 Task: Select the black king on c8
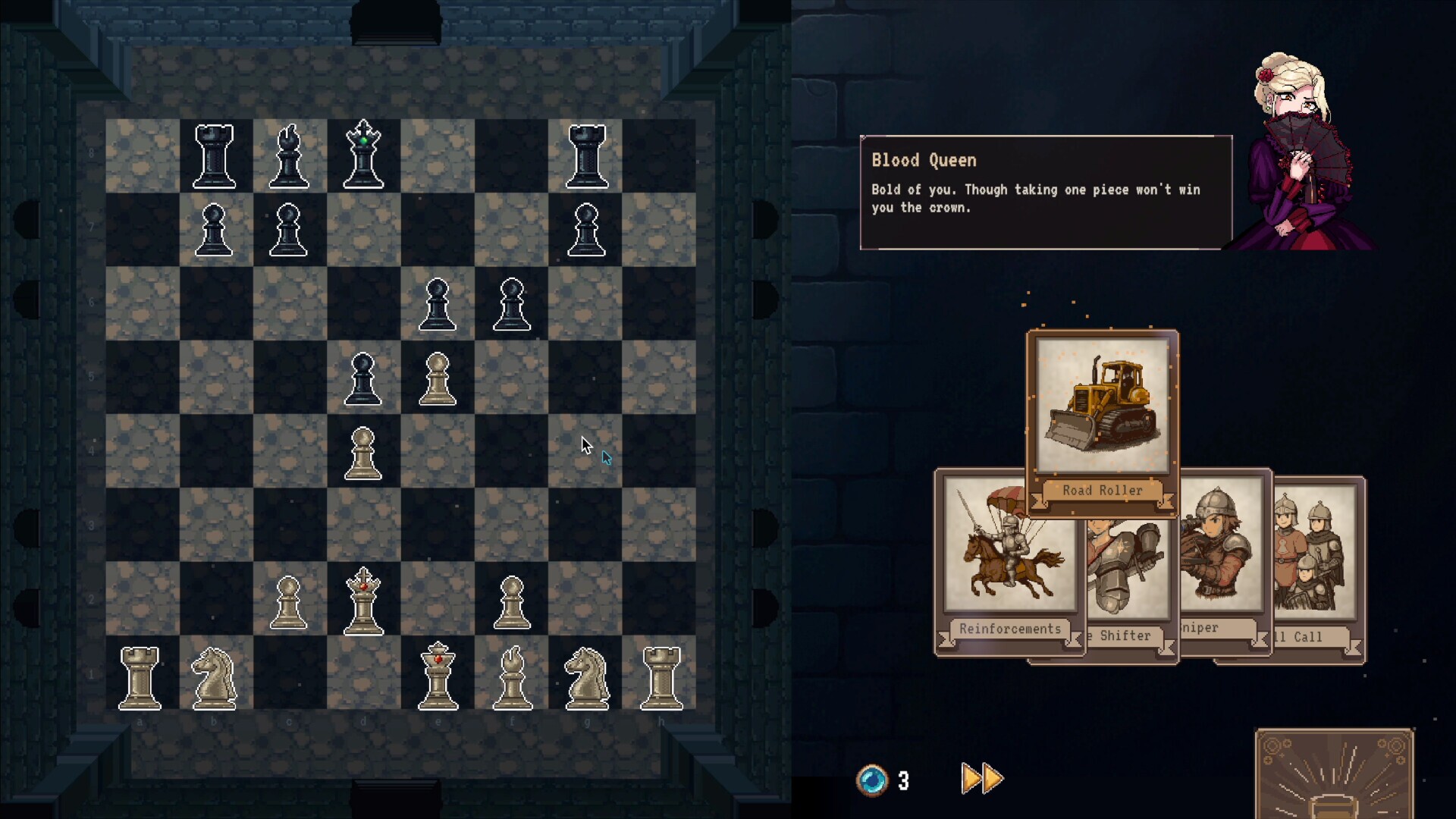coord(362,155)
